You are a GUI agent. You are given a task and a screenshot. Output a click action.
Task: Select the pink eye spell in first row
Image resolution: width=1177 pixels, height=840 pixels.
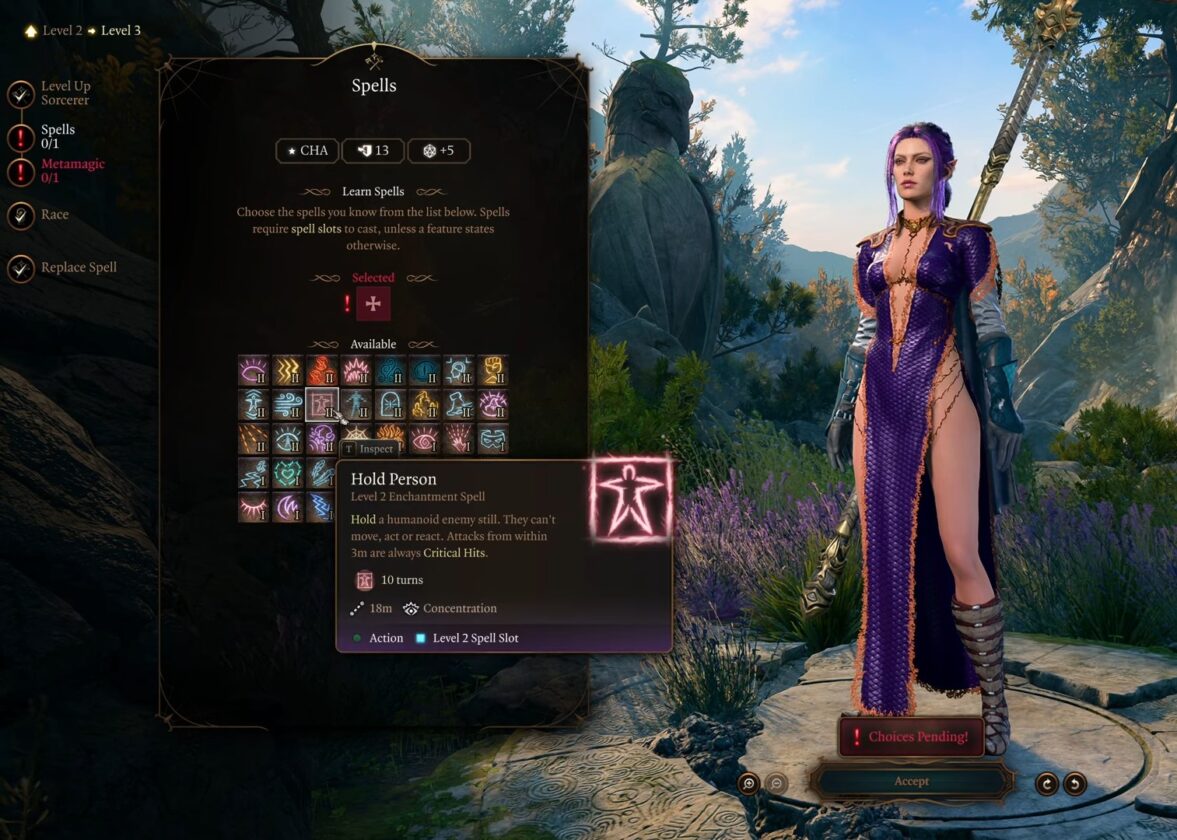[253, 371]
